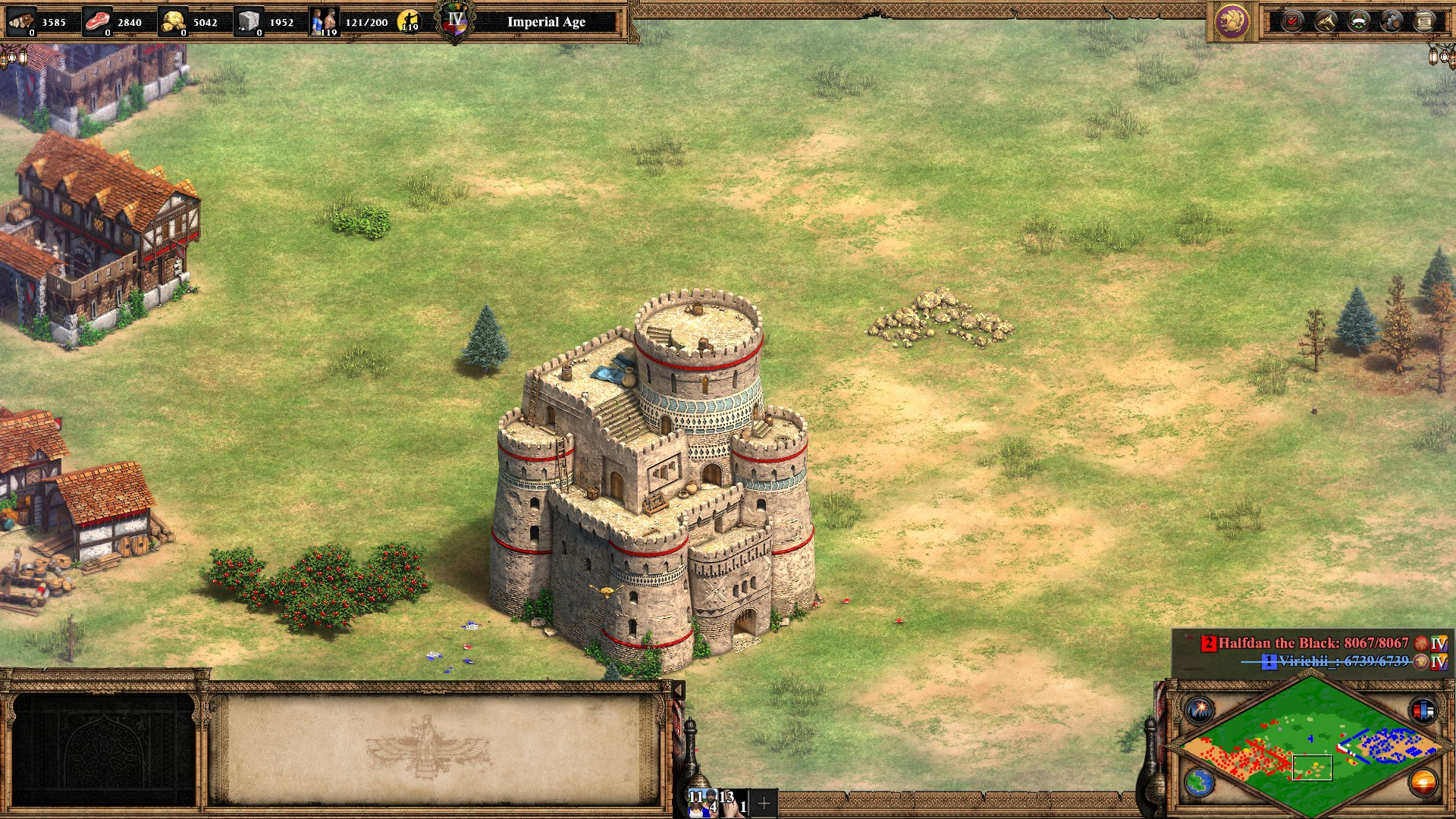Image resolution: width=1456 pixels, height=819 pixels.
Task: Add a new control group with the plus button
Action: point(764,802)
